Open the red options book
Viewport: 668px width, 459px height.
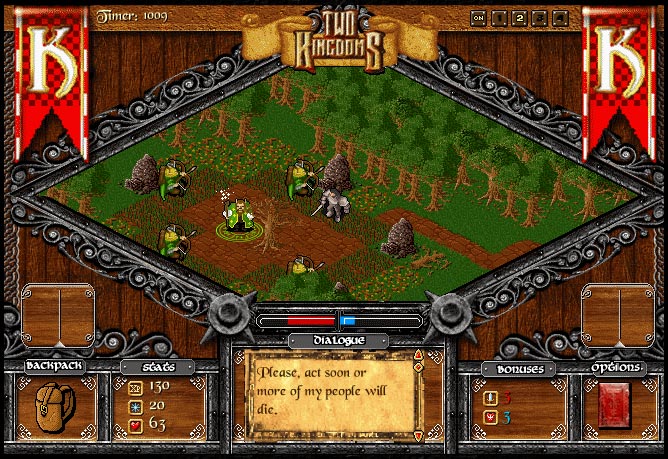pos(613,405)
